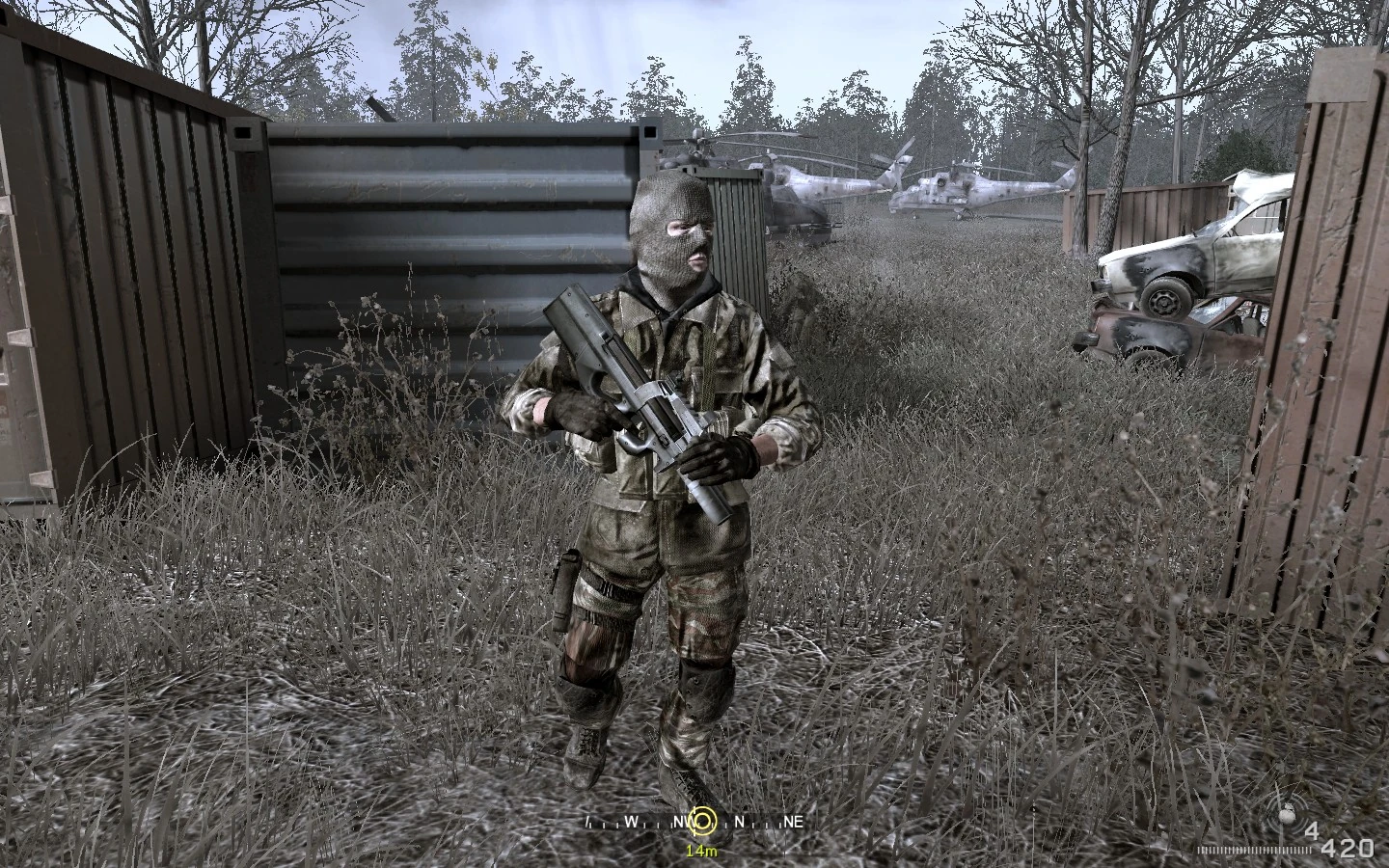
Task: Select the yellow objective marker on compass
Action: point(704,822)
